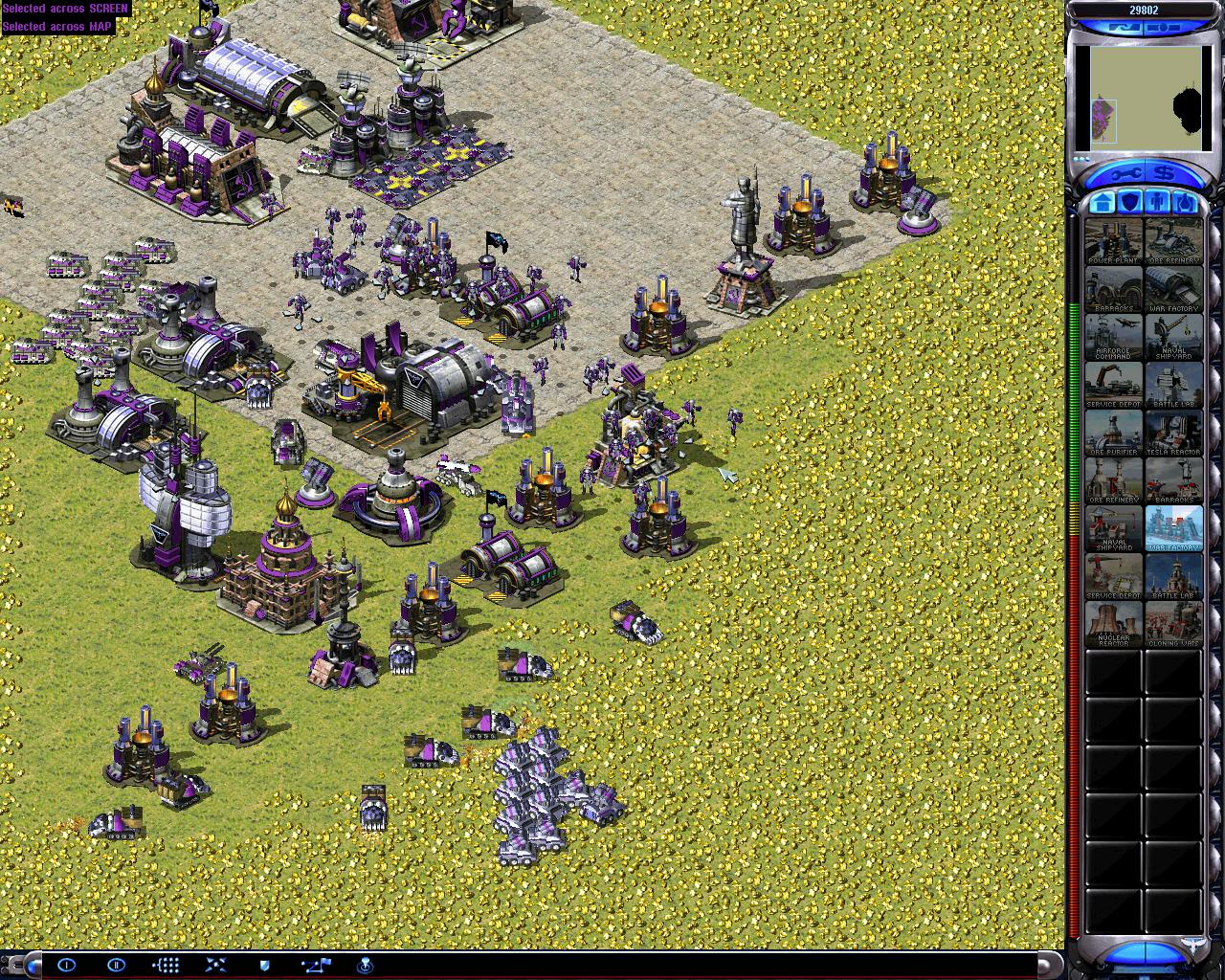
Task: Activate the dollar sell button
Action: tap(1164, 174)
